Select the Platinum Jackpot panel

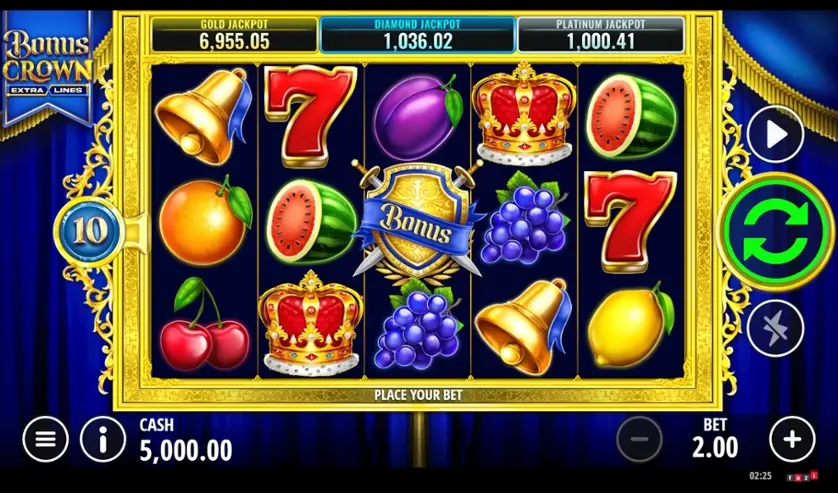coord(599,34)
